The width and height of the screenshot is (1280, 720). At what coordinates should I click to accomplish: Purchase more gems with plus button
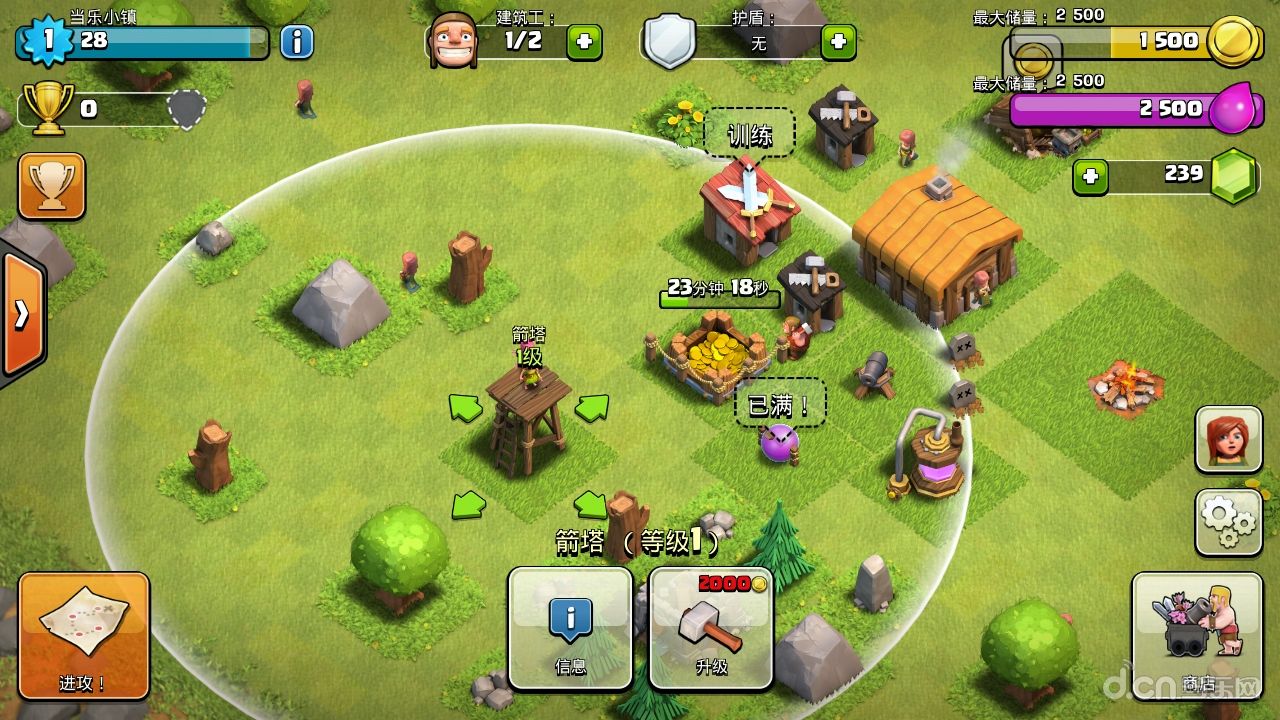[x=1090, y=177]
